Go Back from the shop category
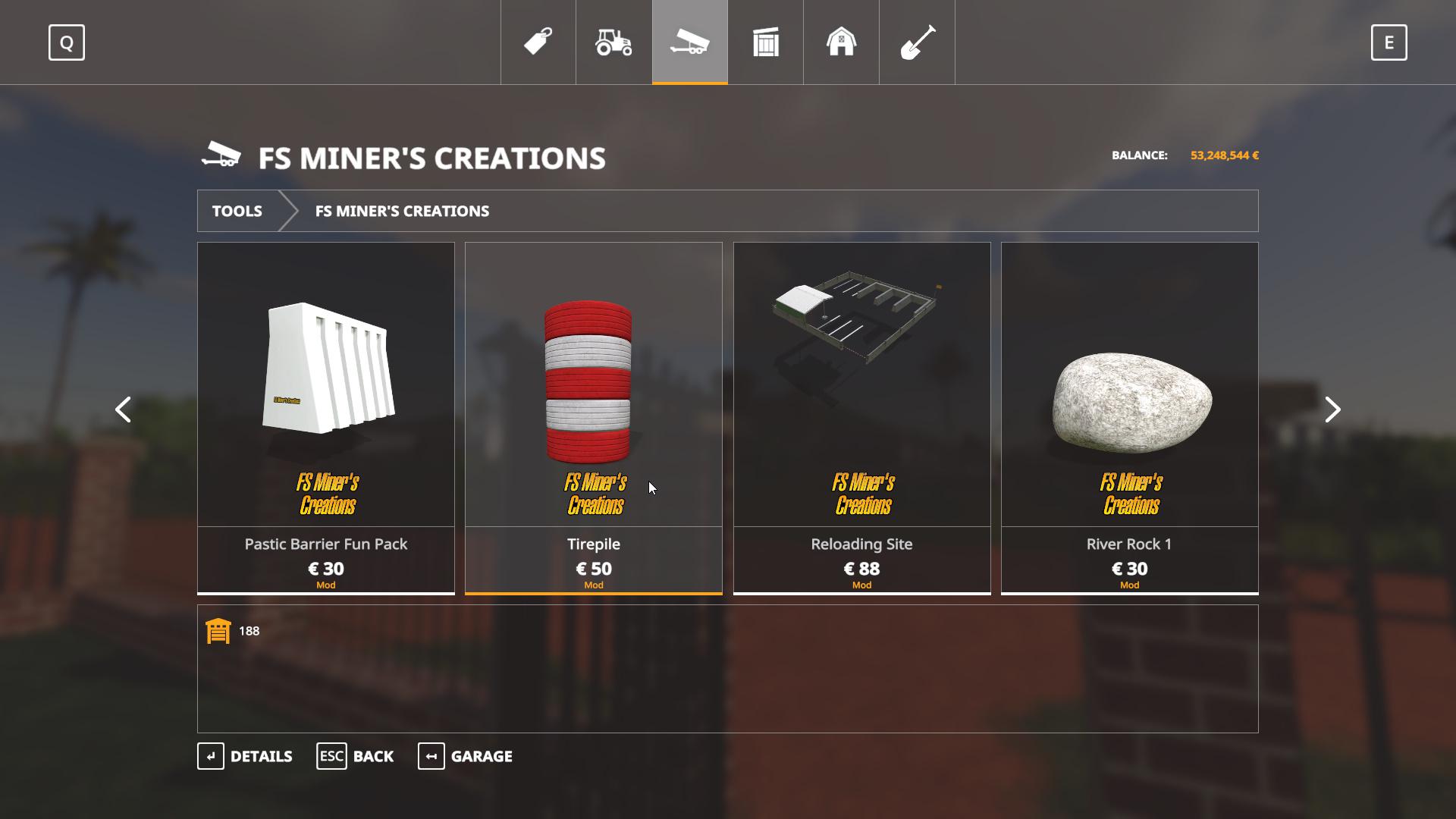 pyautogui.click(x=355, y=756)
